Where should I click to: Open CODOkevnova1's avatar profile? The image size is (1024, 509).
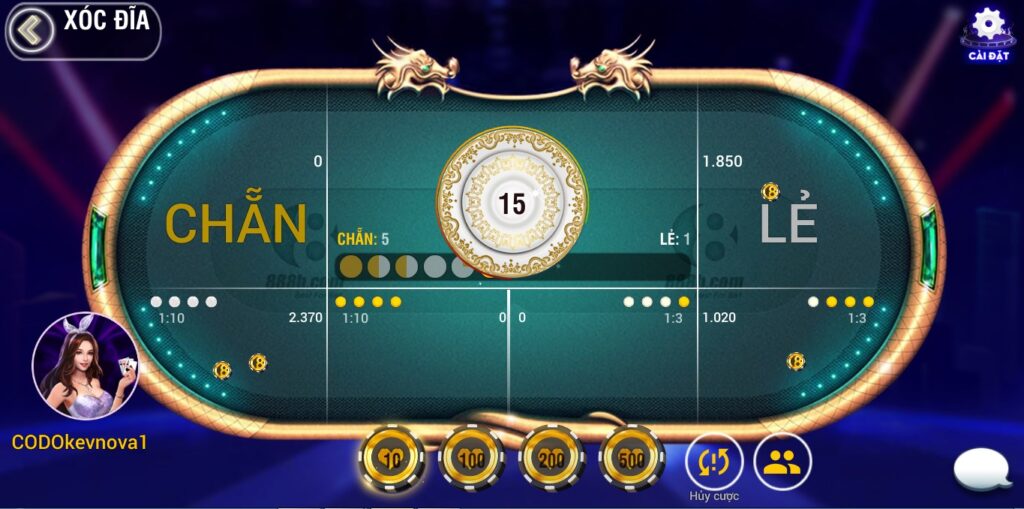point(84,367)
